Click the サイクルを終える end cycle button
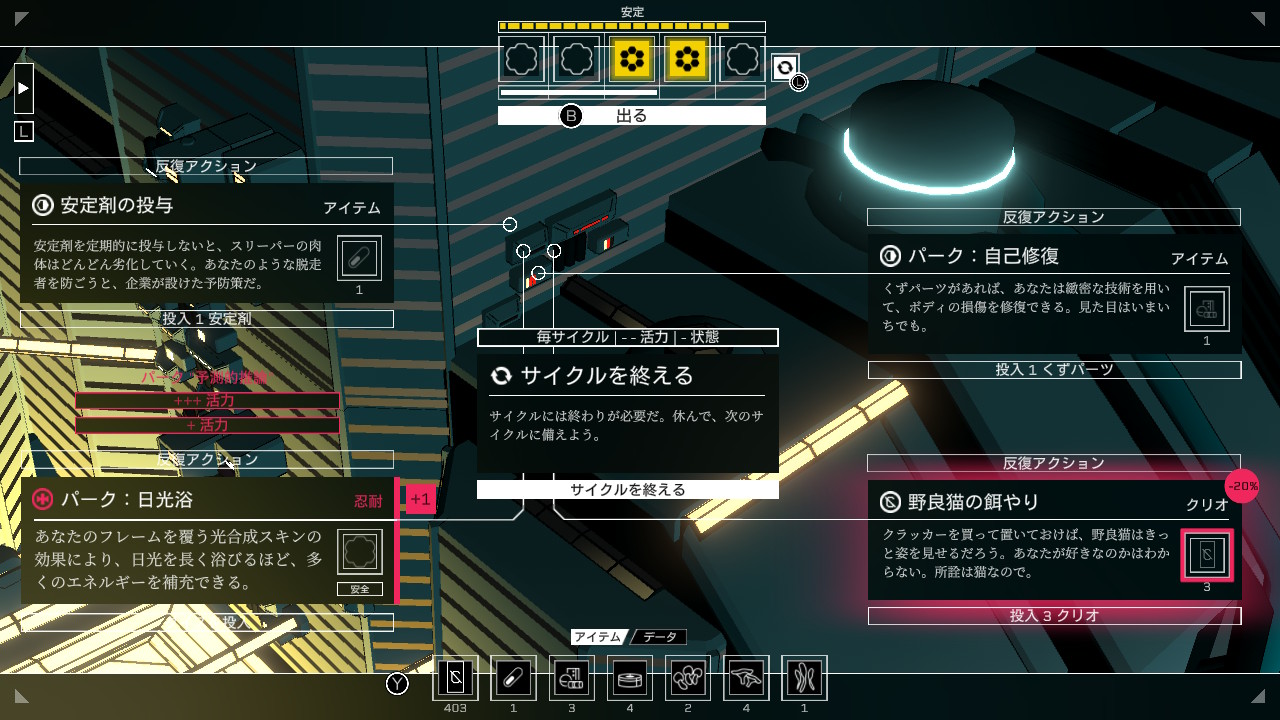1280x720 pixels. point(627,489)
